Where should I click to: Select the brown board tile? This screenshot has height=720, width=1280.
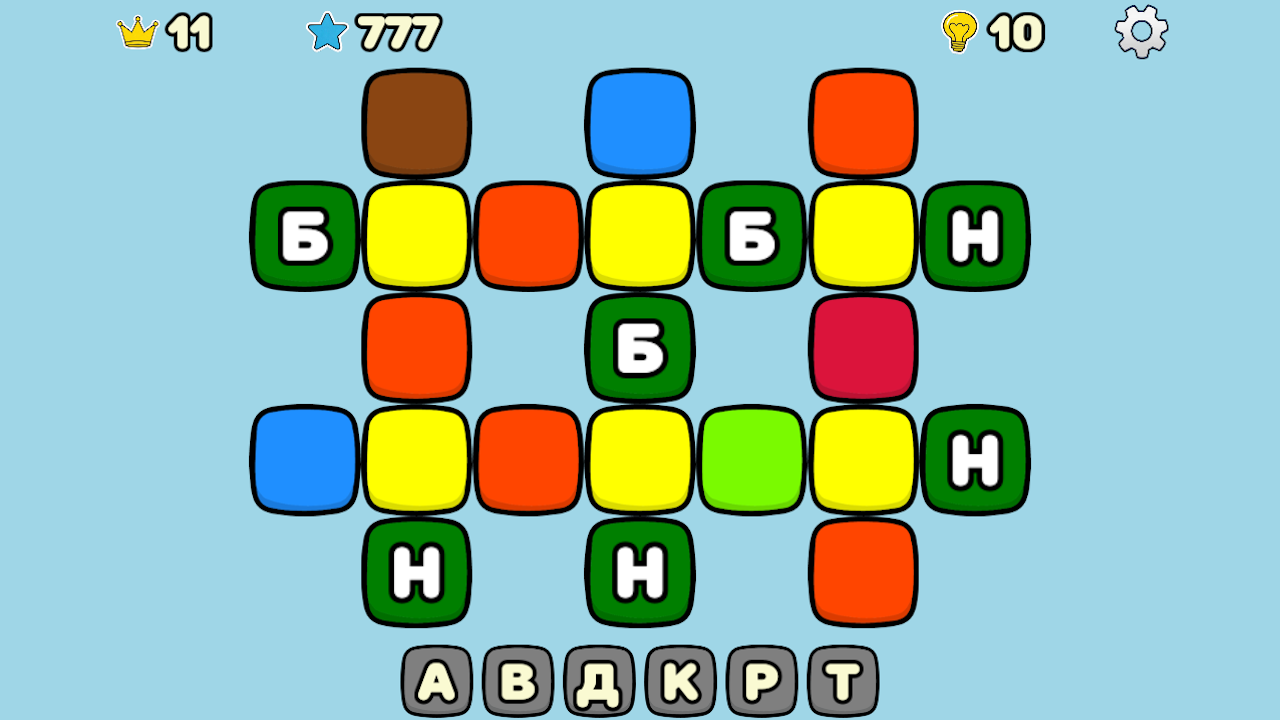tap(416, 123)
